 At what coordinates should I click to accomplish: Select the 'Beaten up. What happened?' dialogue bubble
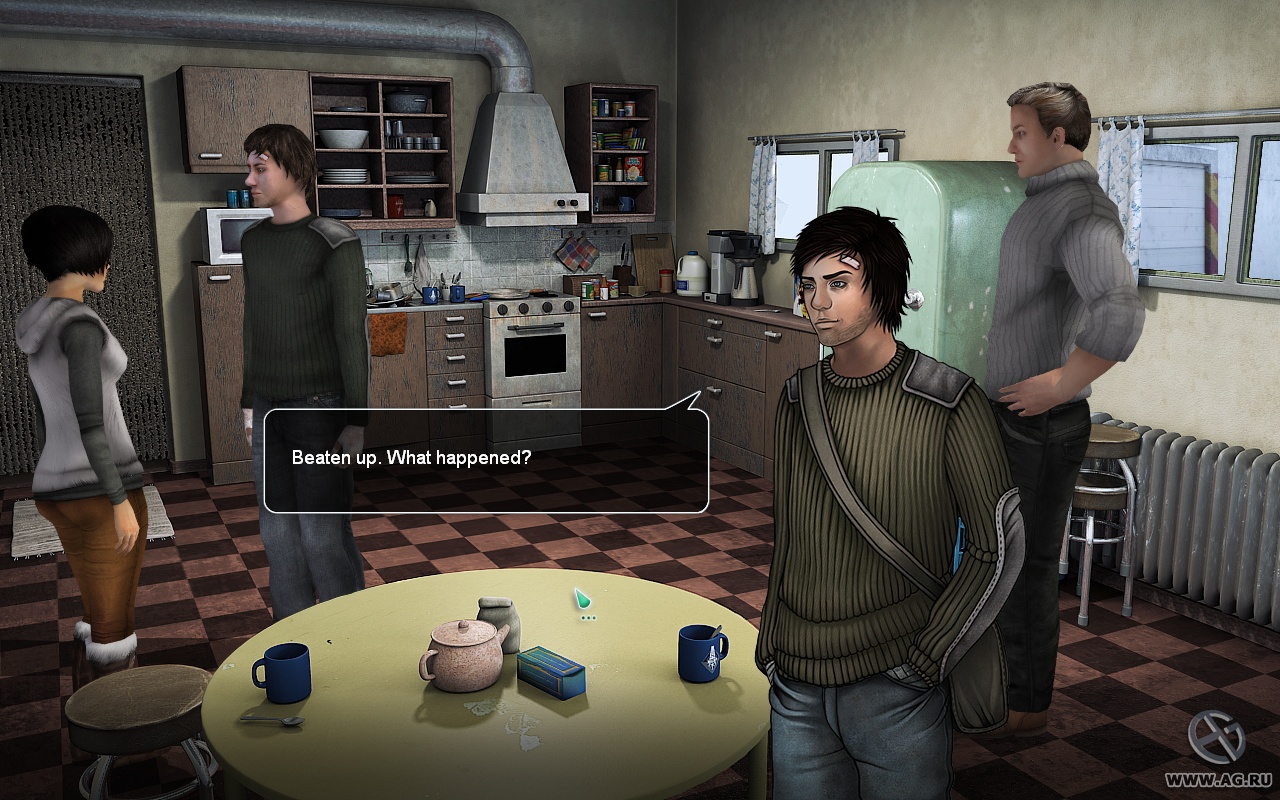coord(486,460)
